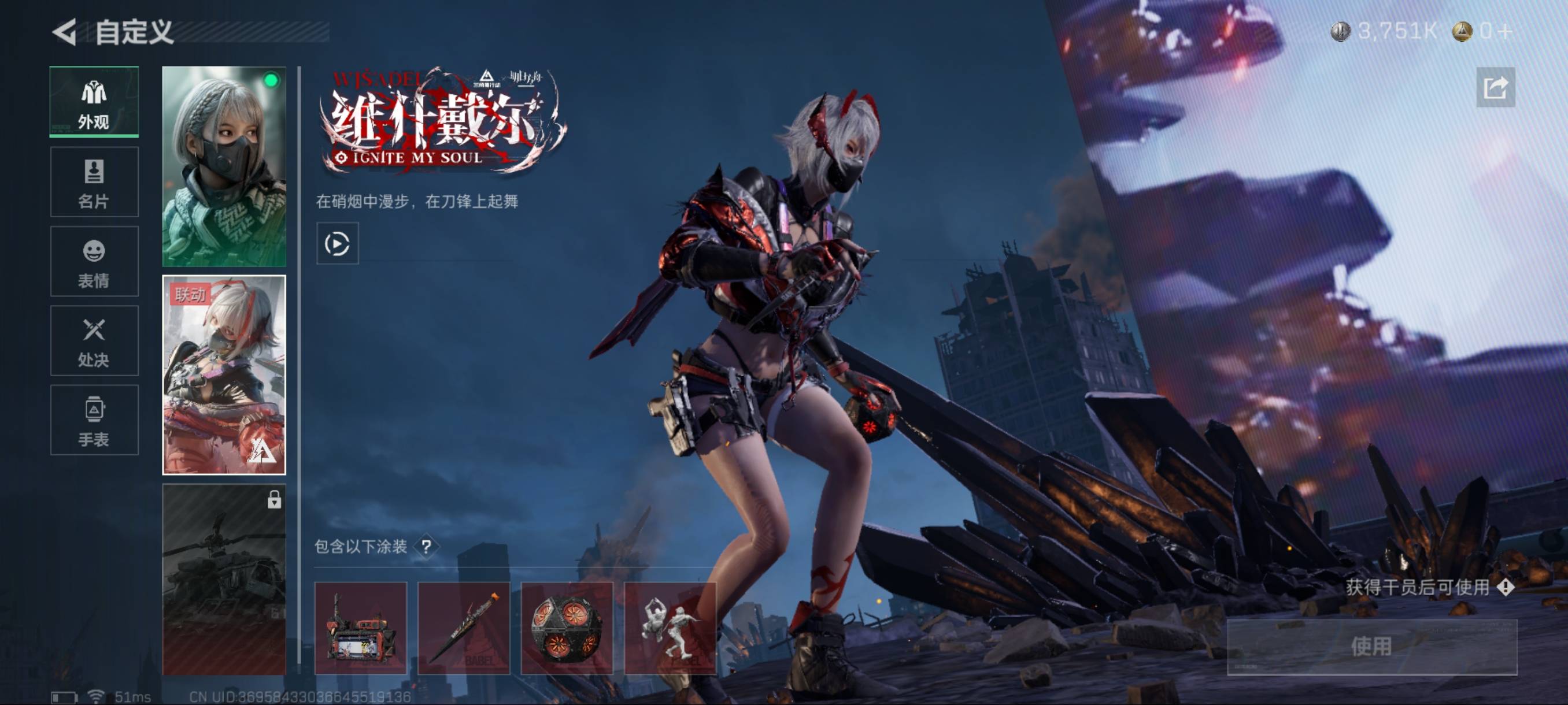Go back from the 自定义 screen
The width and height of the screenshot is (1568, 705).
(x=65, y=32)
